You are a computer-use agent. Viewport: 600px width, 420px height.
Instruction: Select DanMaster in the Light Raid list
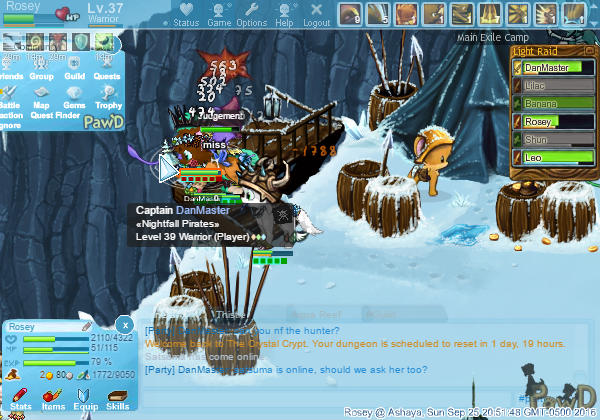(x=548, y=67)
